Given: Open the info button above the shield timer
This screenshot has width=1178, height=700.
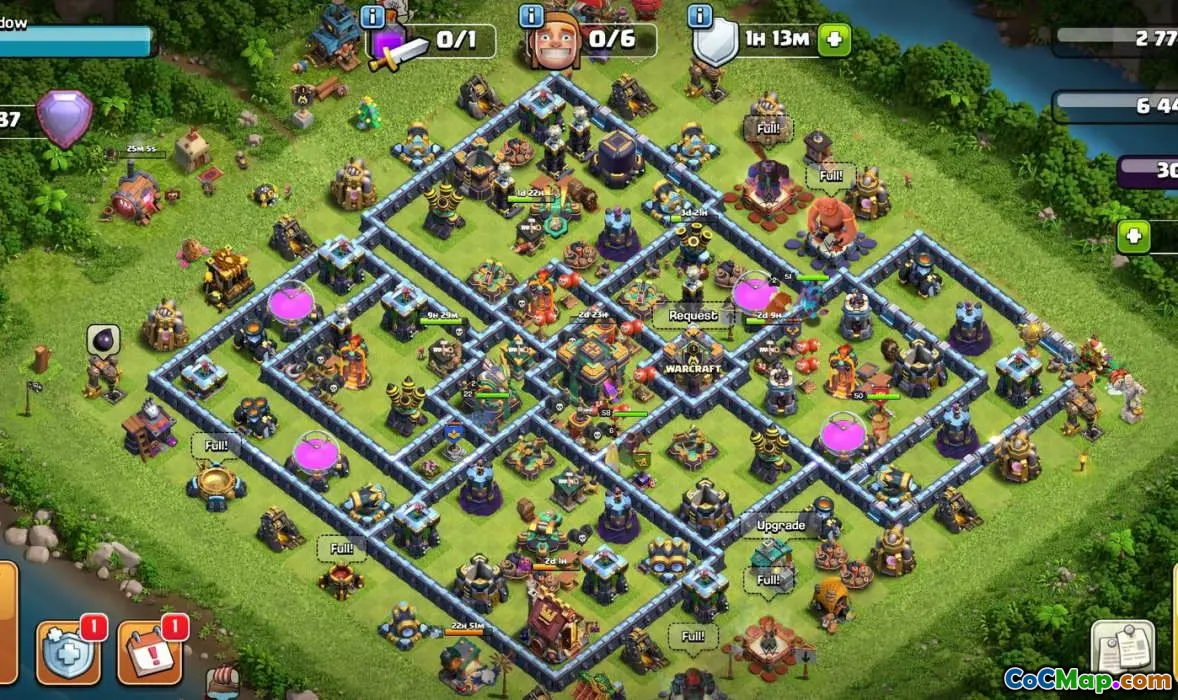Looking at the screenshot, I should 700,17.
